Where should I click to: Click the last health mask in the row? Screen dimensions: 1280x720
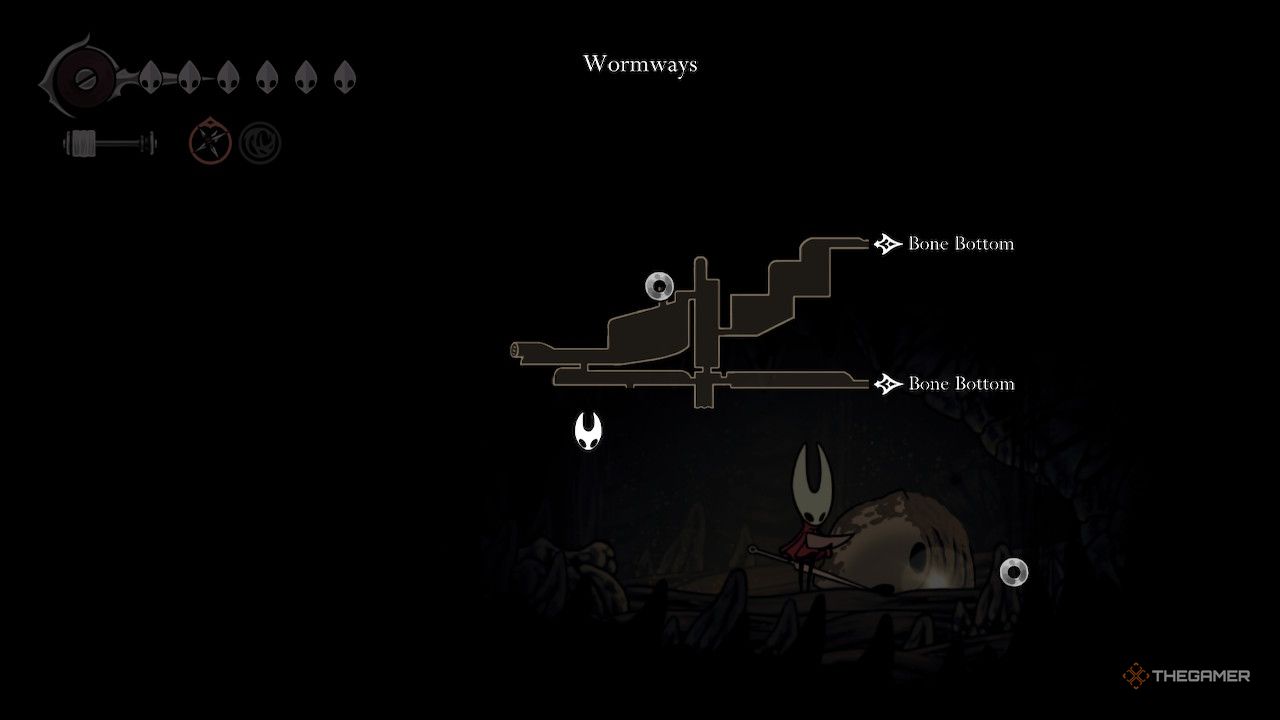pos(345,76)
